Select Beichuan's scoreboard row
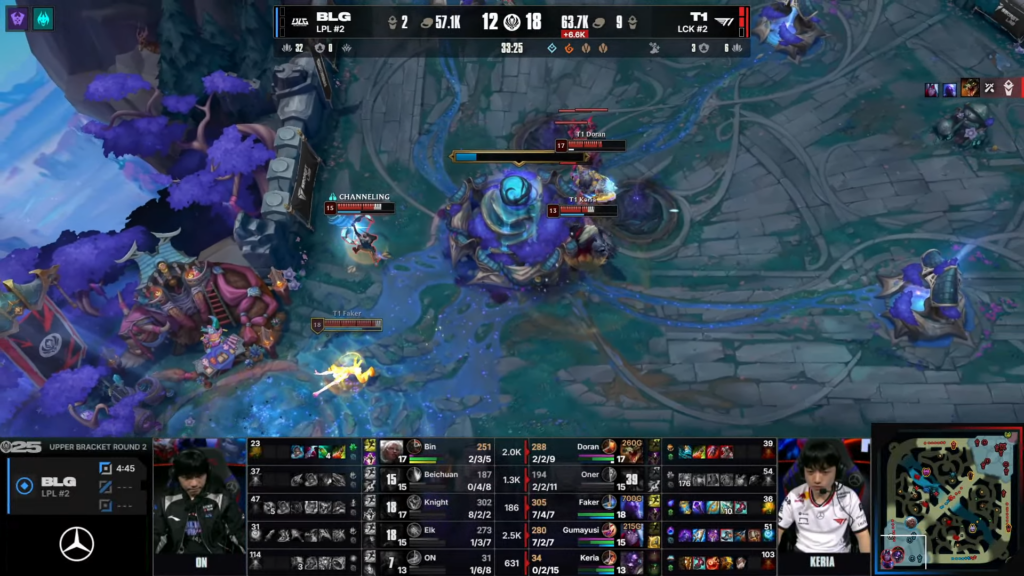Viewport: 1024px width, 576px height. (440, 478)
